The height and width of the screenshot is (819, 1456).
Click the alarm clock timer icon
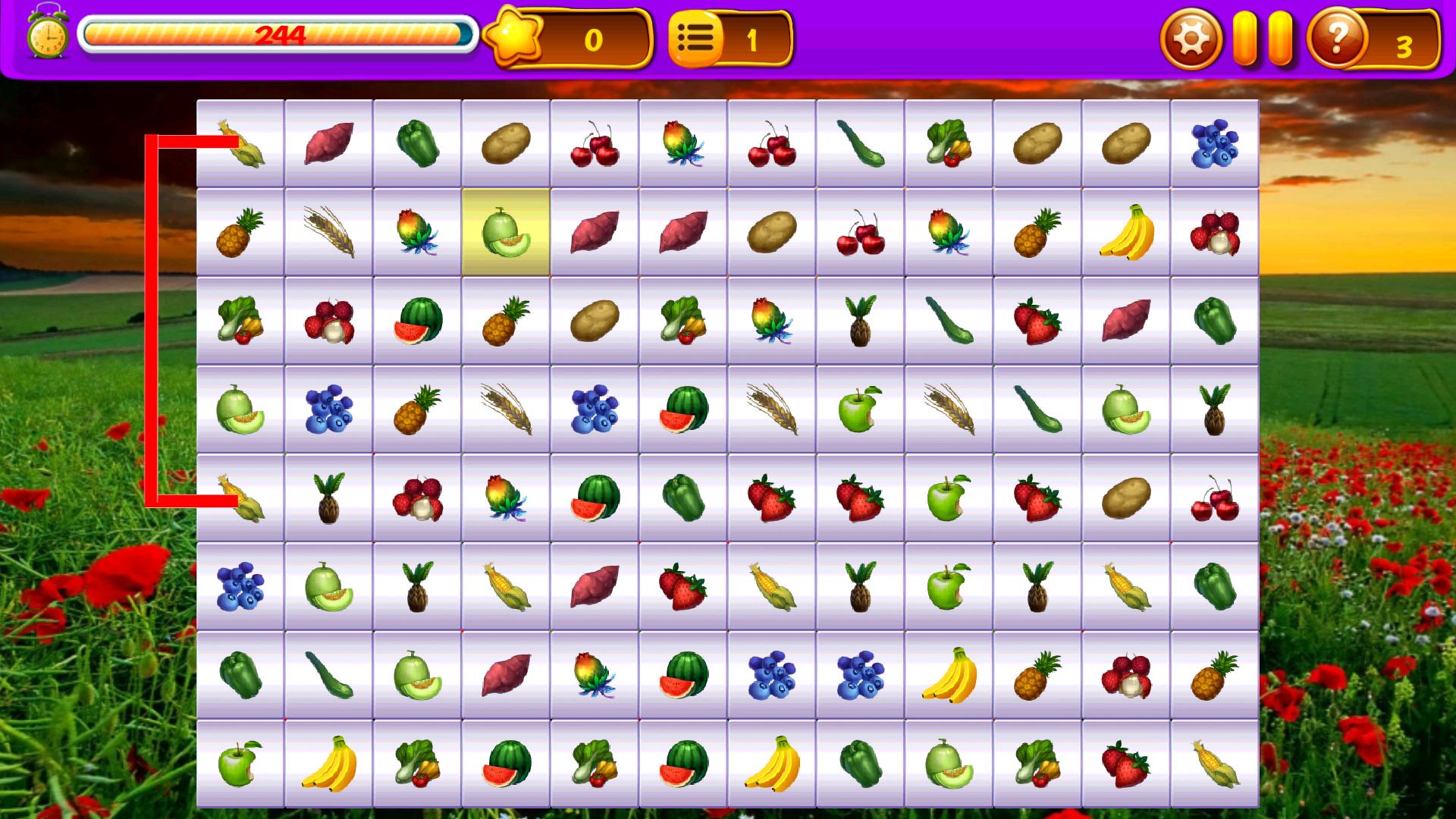(x=47, y=34)
